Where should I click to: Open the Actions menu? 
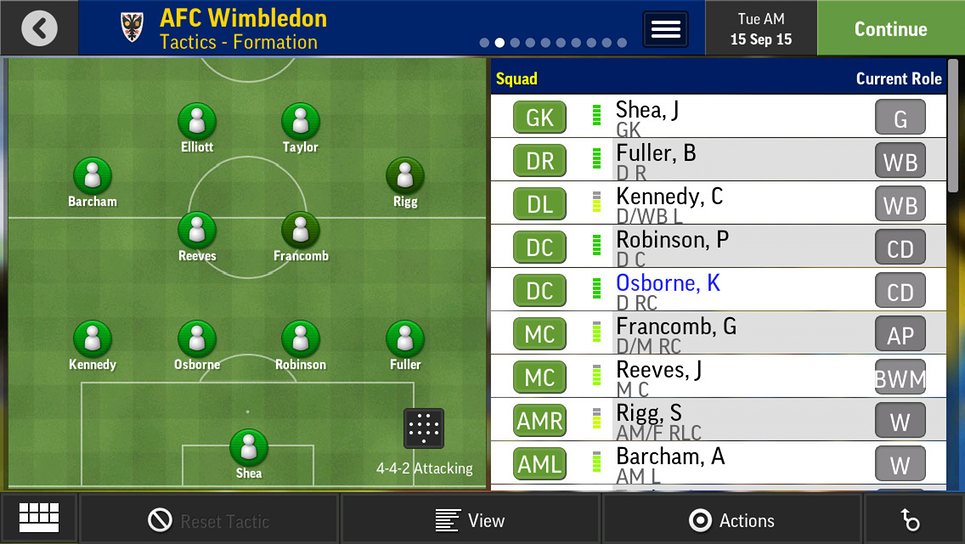(x=732, y=520)
